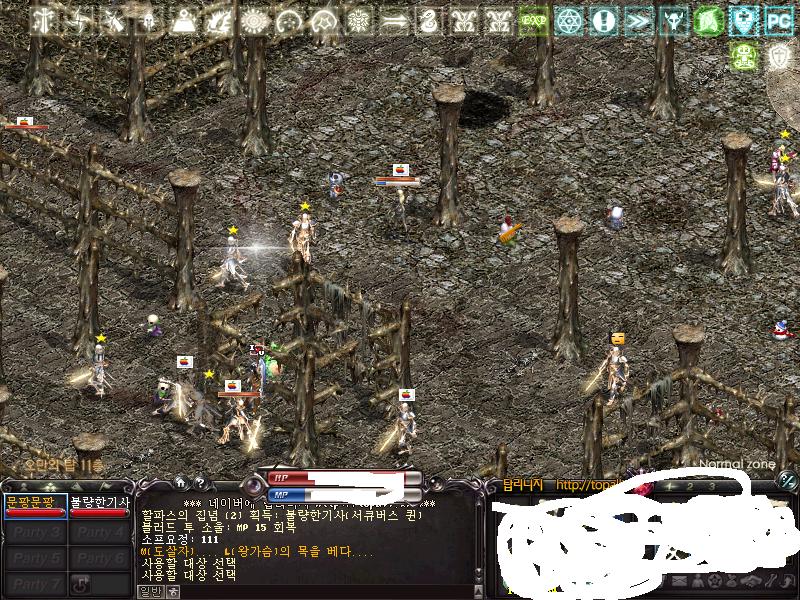Click the hexagram magic circle icon
This screenshot has height=600, width=800.
[x=569, y=20]
